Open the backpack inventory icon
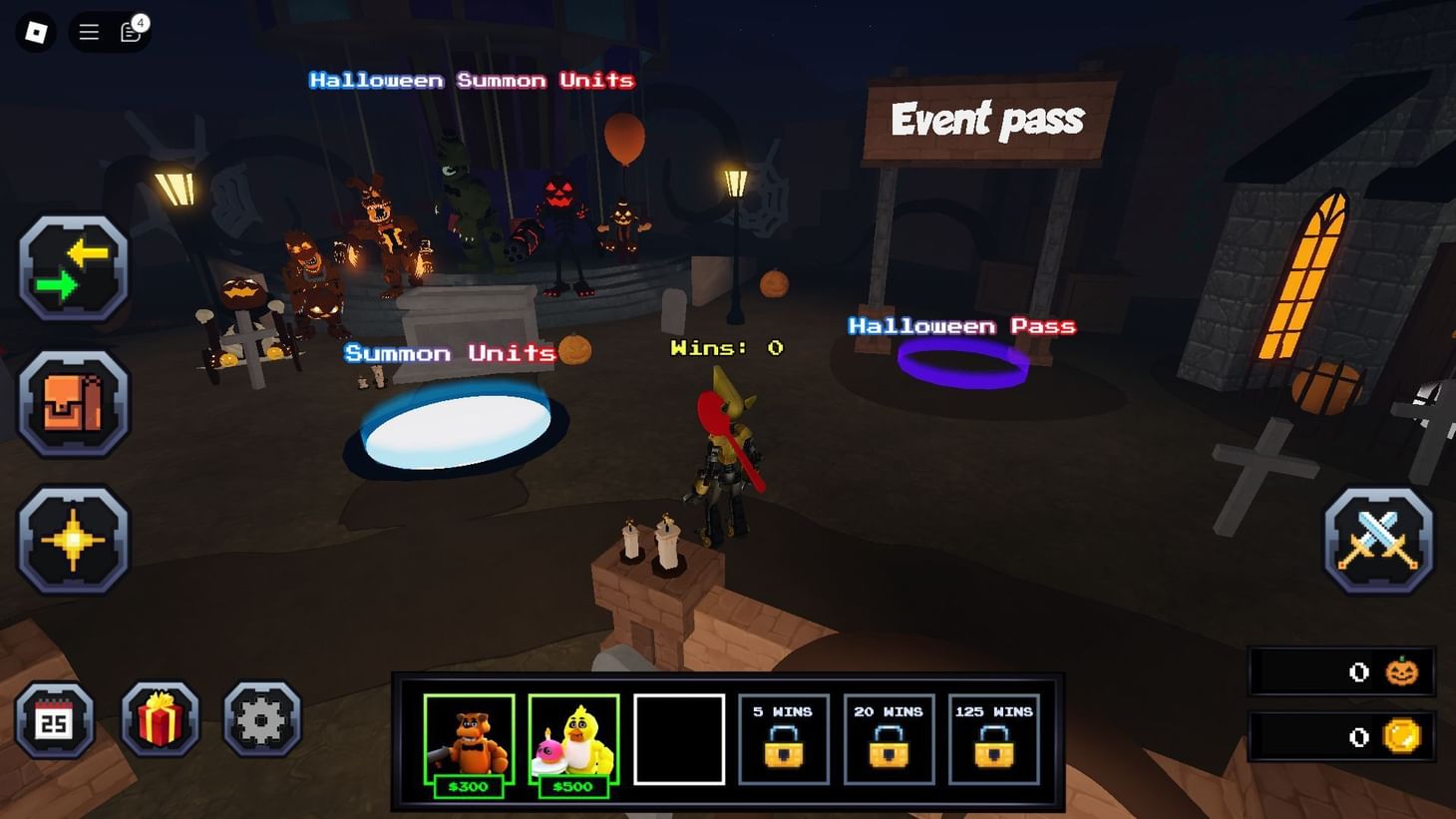Viewport: 1456px width, 819px height. pyautogui.click(x=74, y=404)
